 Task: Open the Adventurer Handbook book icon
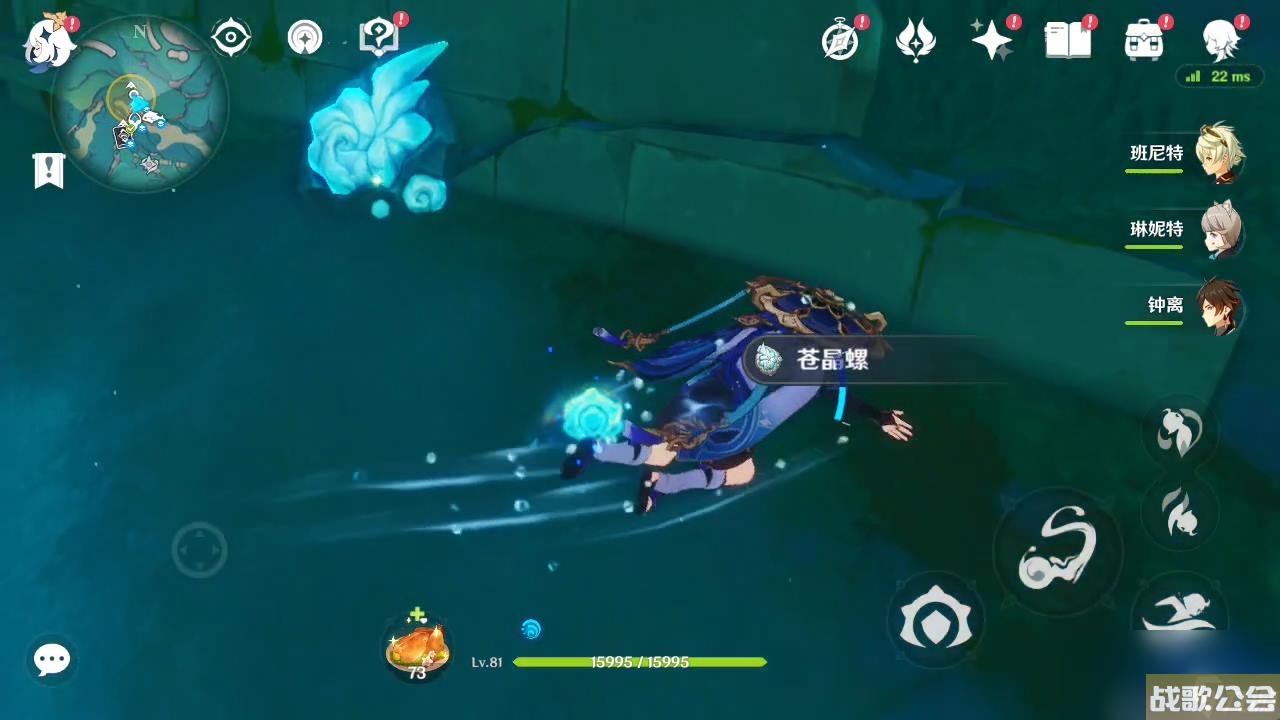coord(1066,38)
